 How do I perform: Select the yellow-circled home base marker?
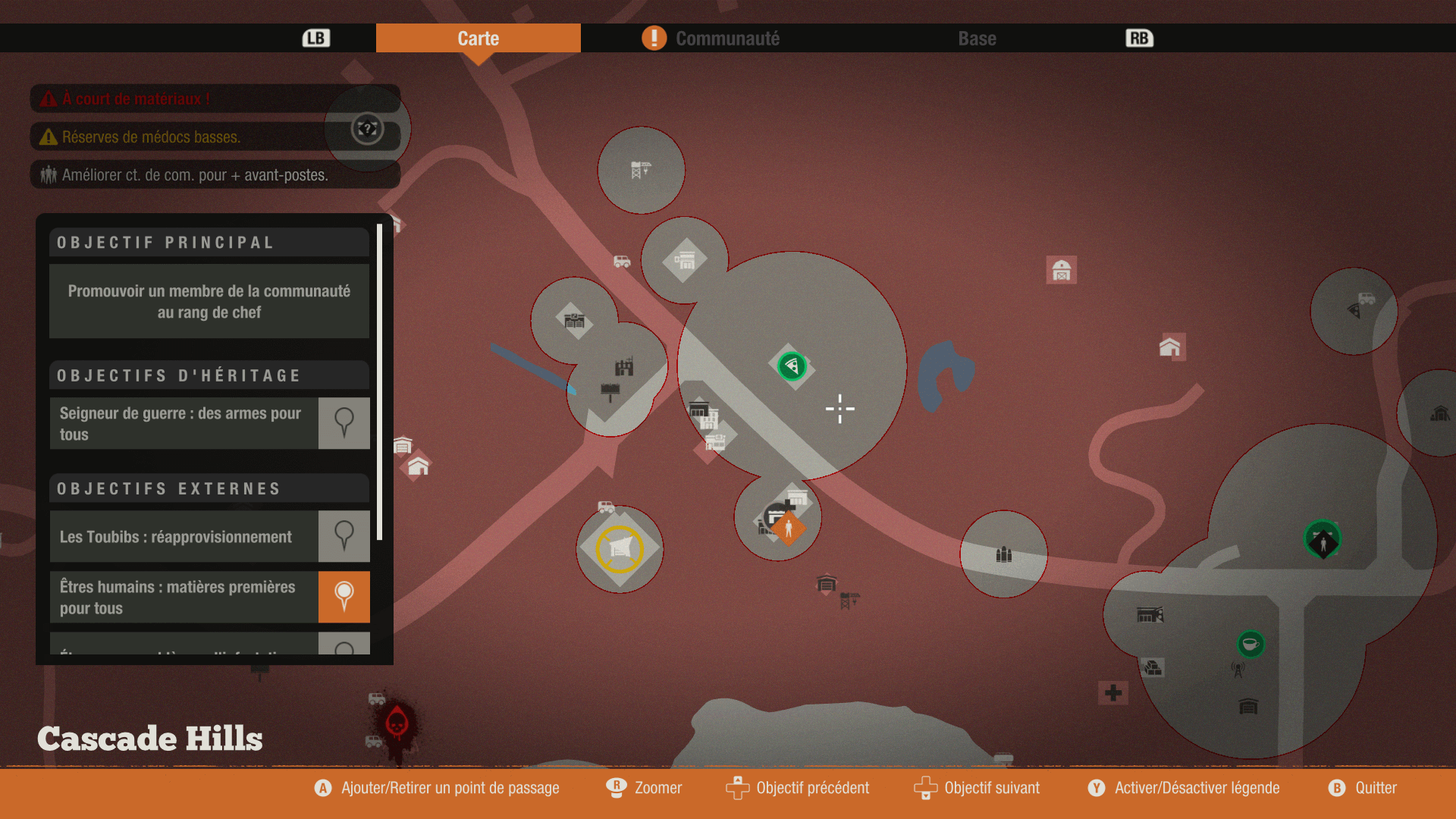click(620, 548)
